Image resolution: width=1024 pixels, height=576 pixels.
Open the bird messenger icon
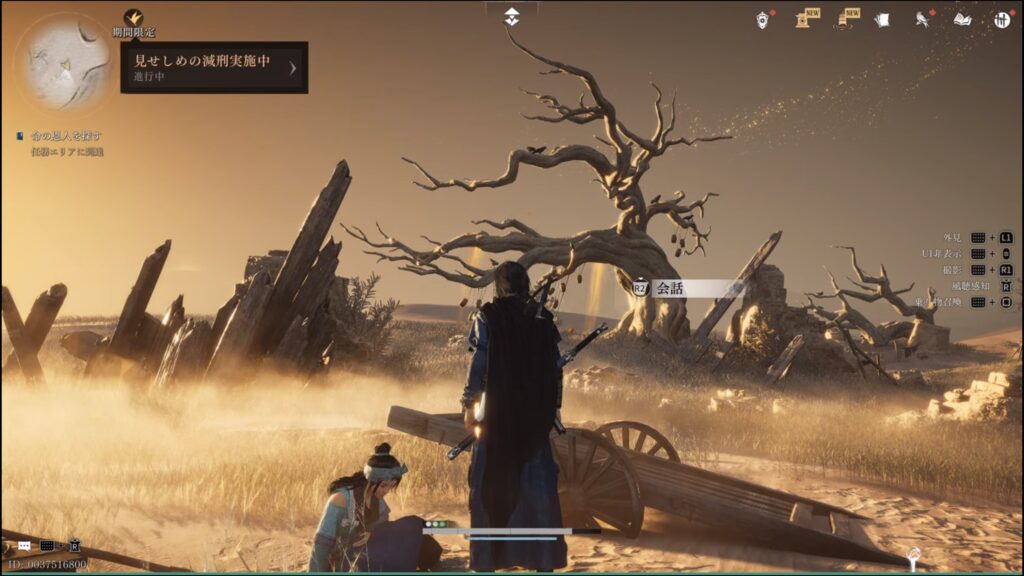click(x=921, y=19)
